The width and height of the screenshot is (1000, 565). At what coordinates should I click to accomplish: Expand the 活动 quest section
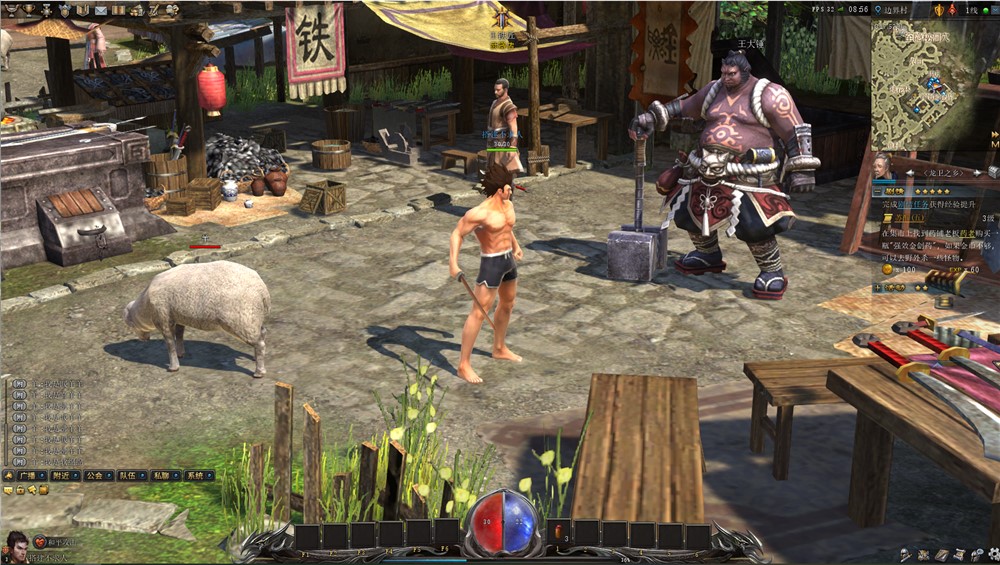(x=878, y=287)
